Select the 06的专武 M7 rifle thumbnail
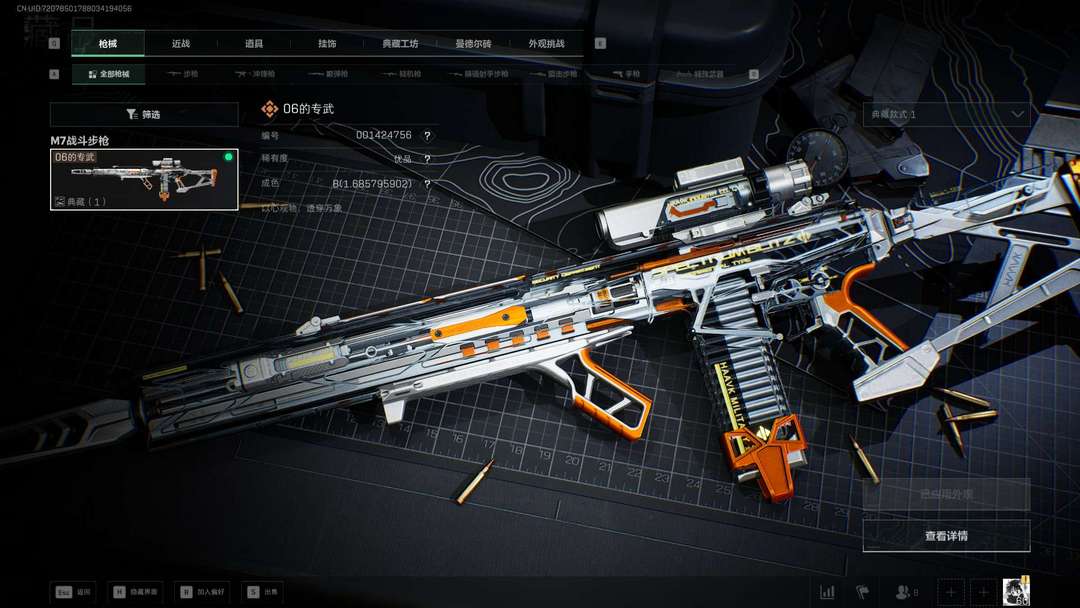 [144, 180]
